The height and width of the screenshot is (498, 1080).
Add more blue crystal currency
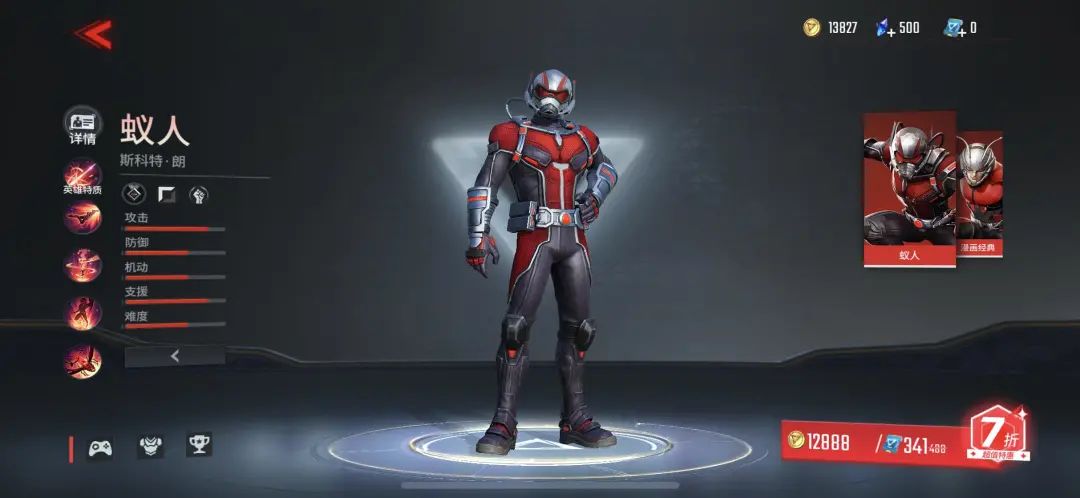pyautogui.click(x=886, y=28)
